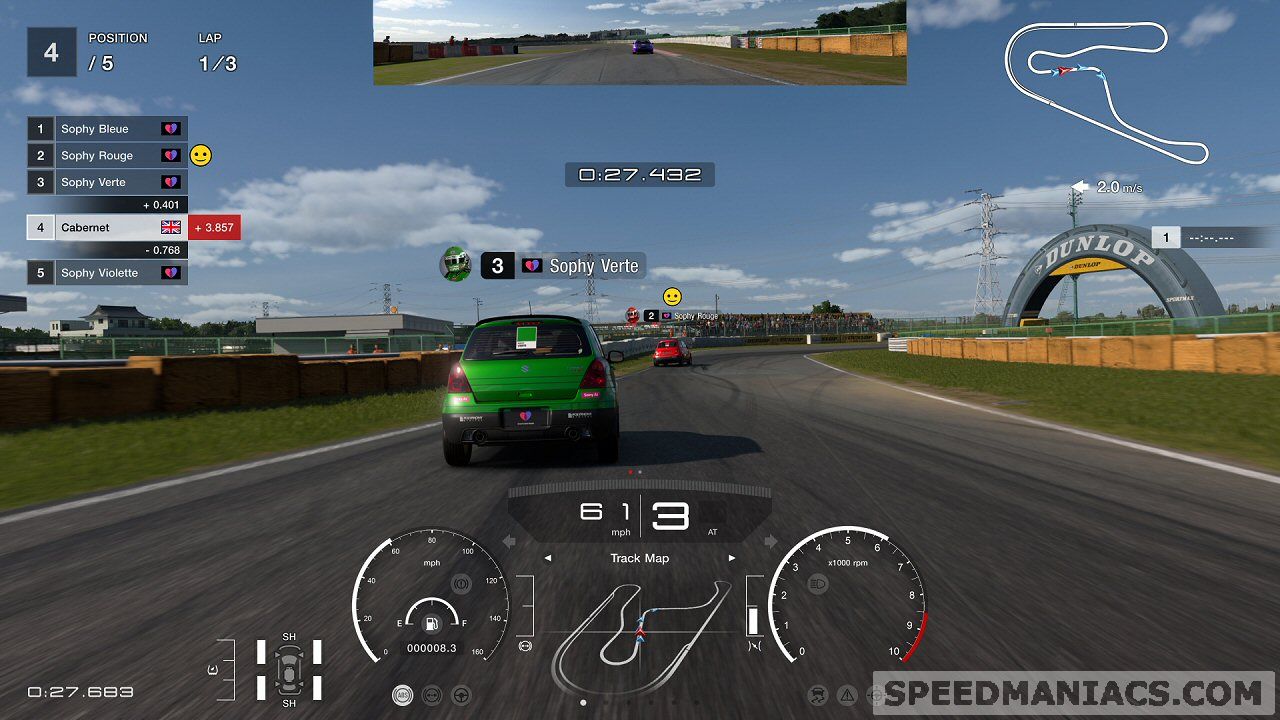
Task: Click the traction control skid icon
Action: [818, 694]
